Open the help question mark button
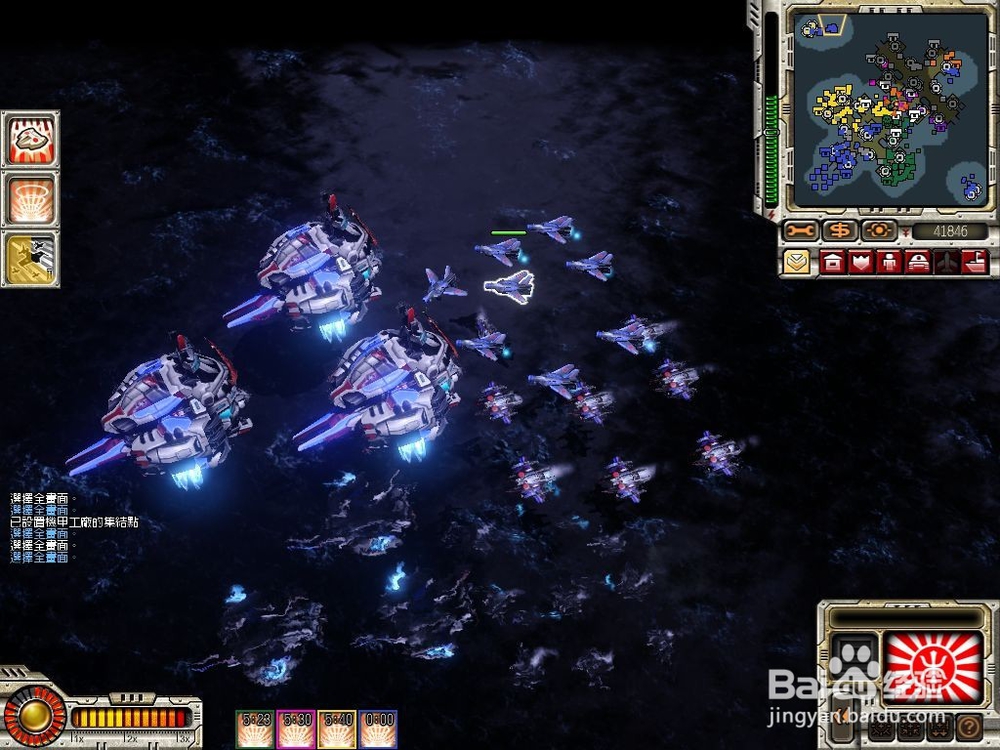This screenshot has height=750, width=1000. [x=967, y=727]
